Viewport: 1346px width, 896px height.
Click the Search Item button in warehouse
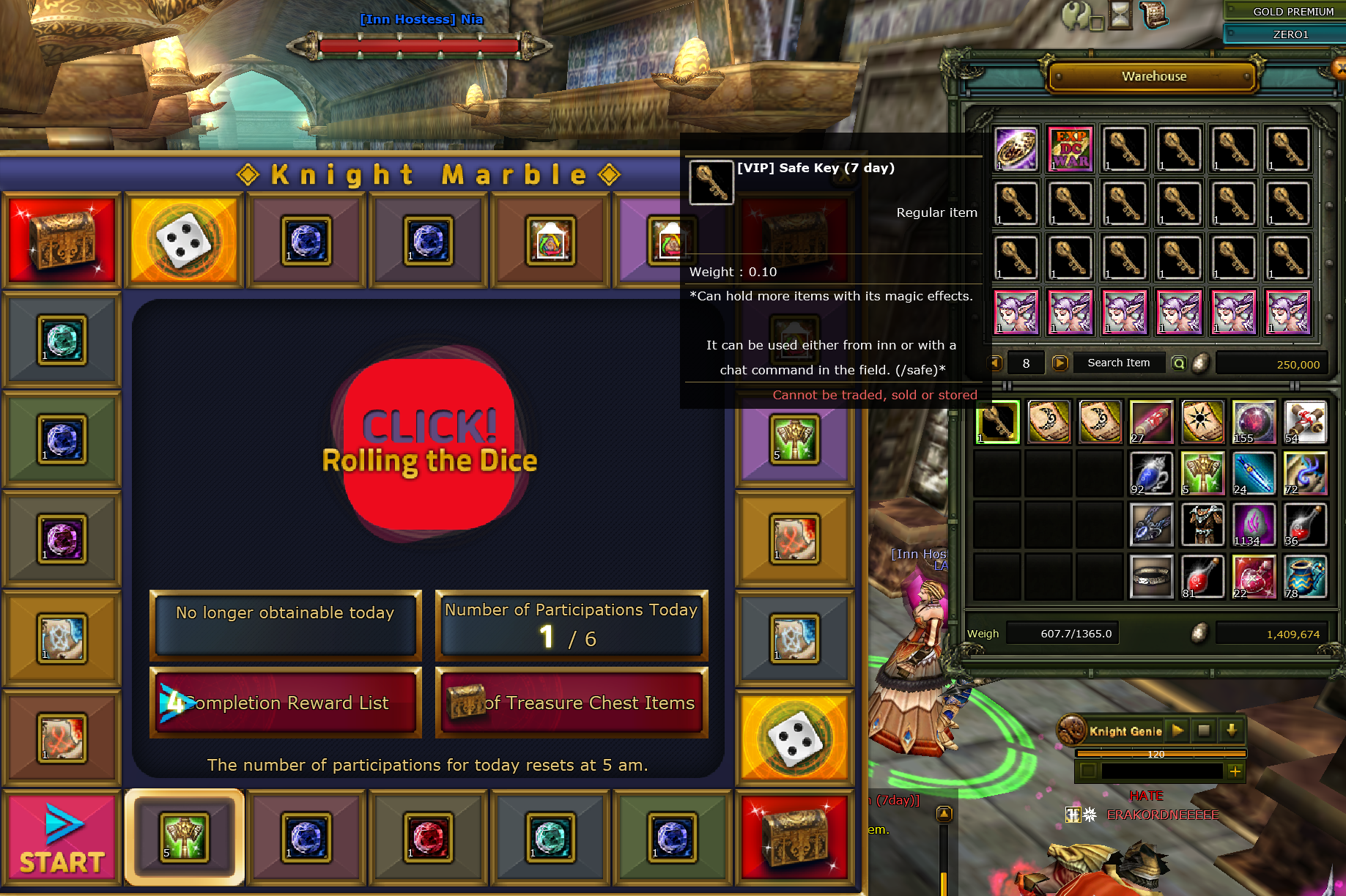point(1118,363)
